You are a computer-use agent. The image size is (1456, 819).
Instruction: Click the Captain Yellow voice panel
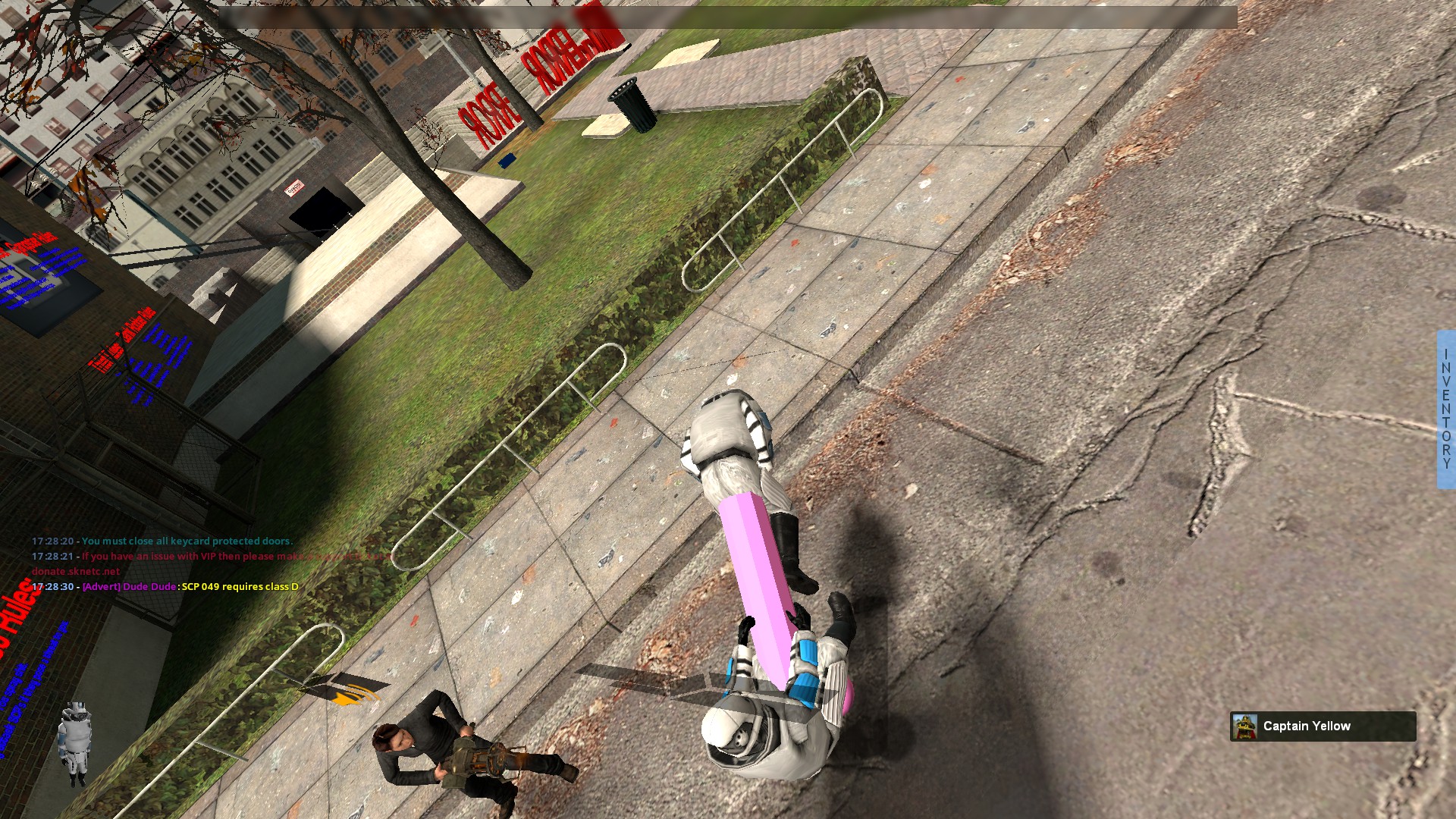[x=1323, y=726]
